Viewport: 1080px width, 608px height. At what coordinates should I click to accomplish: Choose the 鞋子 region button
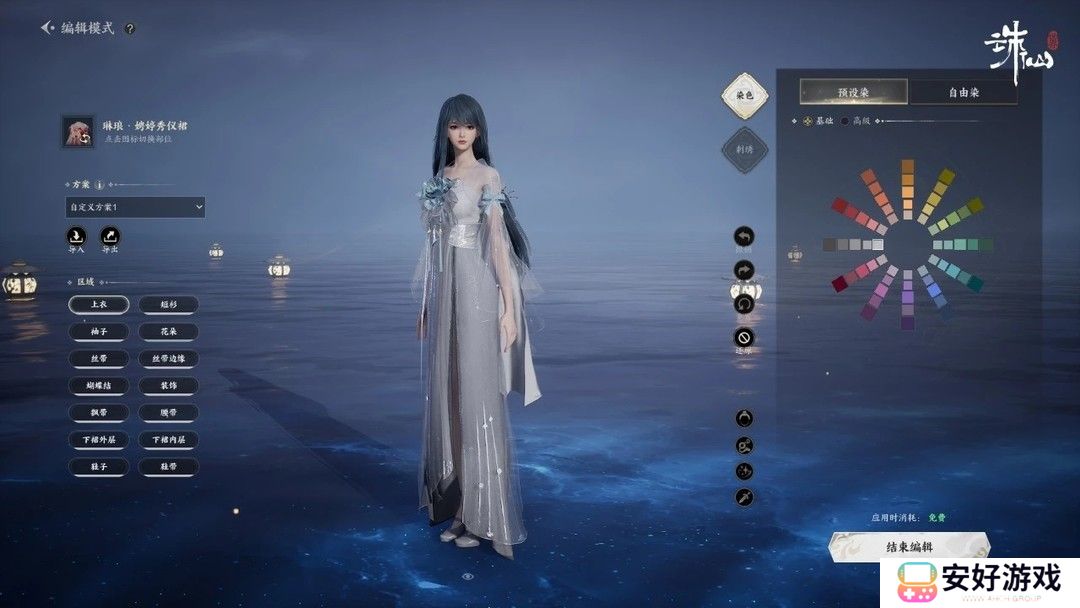[x=98, y=466]
